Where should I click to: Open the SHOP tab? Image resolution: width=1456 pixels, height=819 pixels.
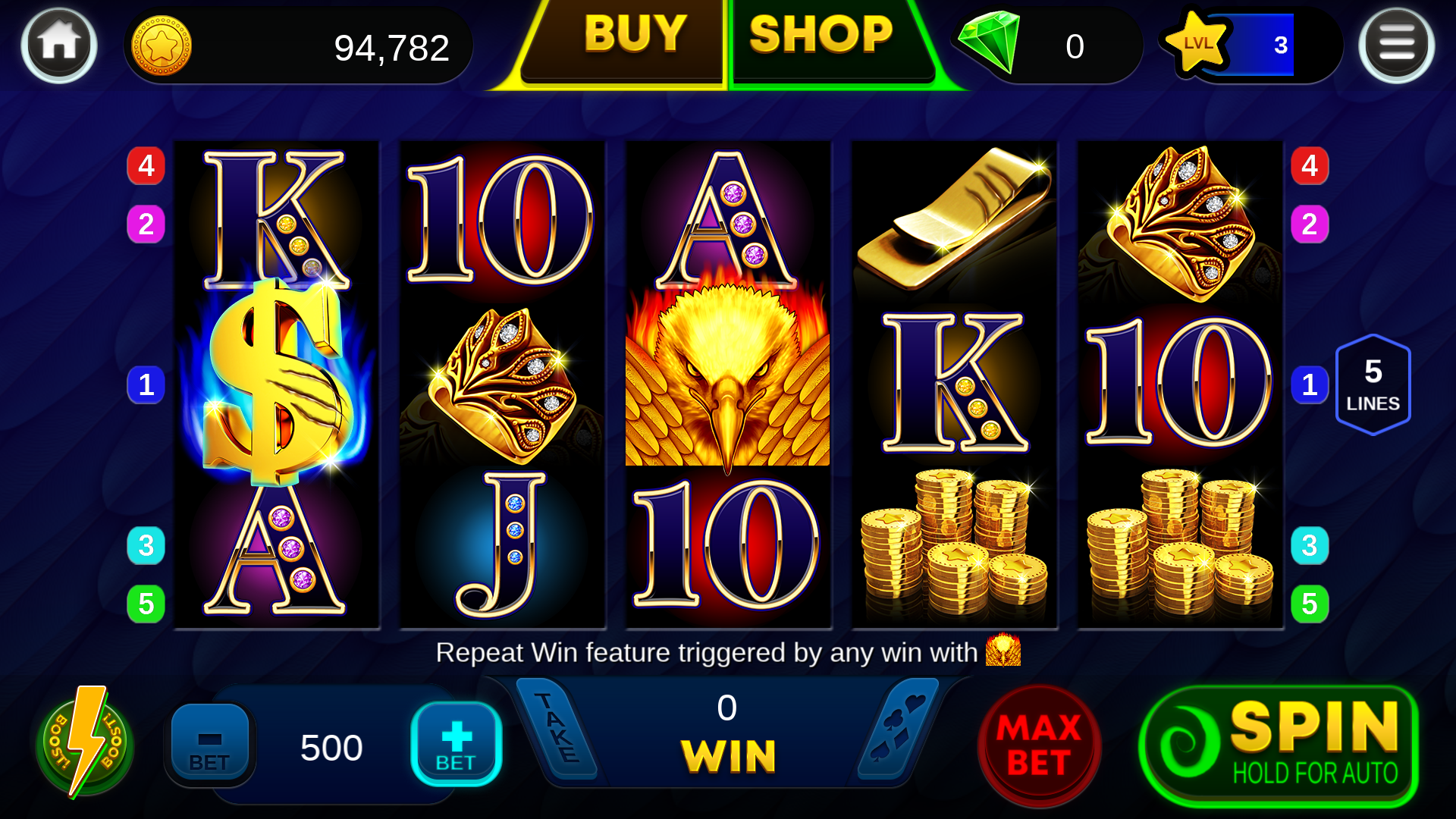821,36
